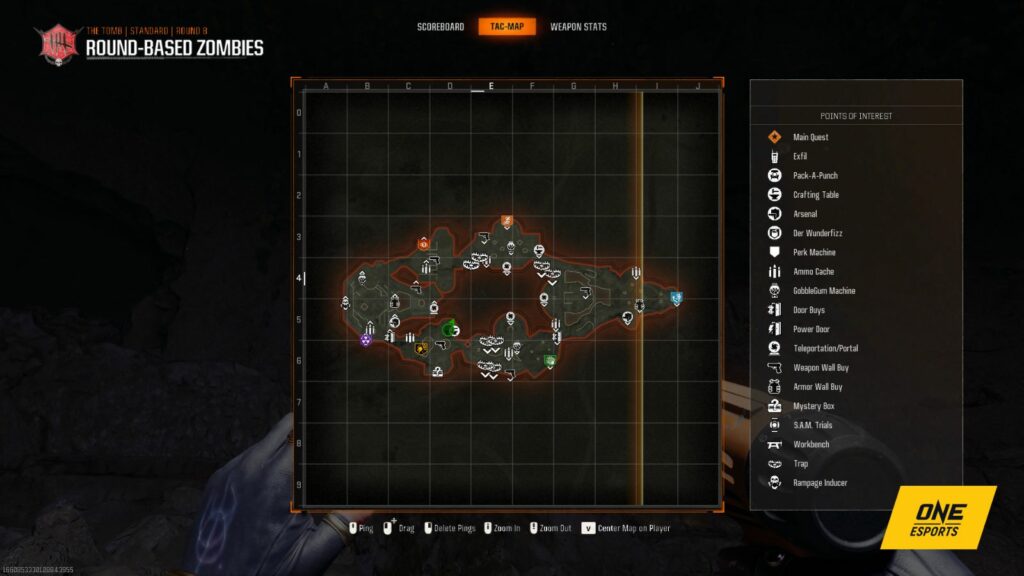Click the Teleportation/Portal legend entry
1024x576 pixels.
(825, 348)
